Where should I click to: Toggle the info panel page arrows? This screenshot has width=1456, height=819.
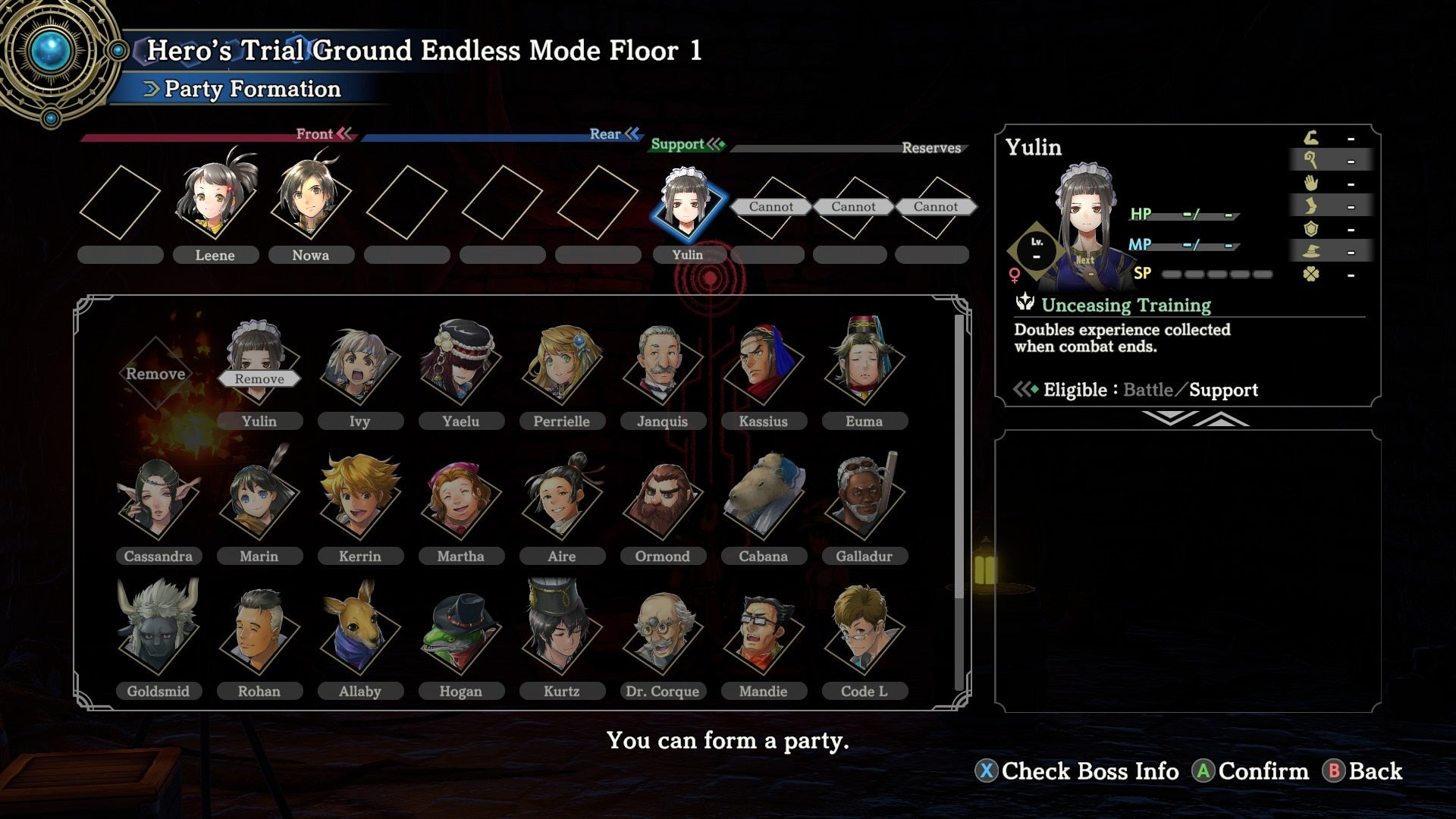(1194, 419)
